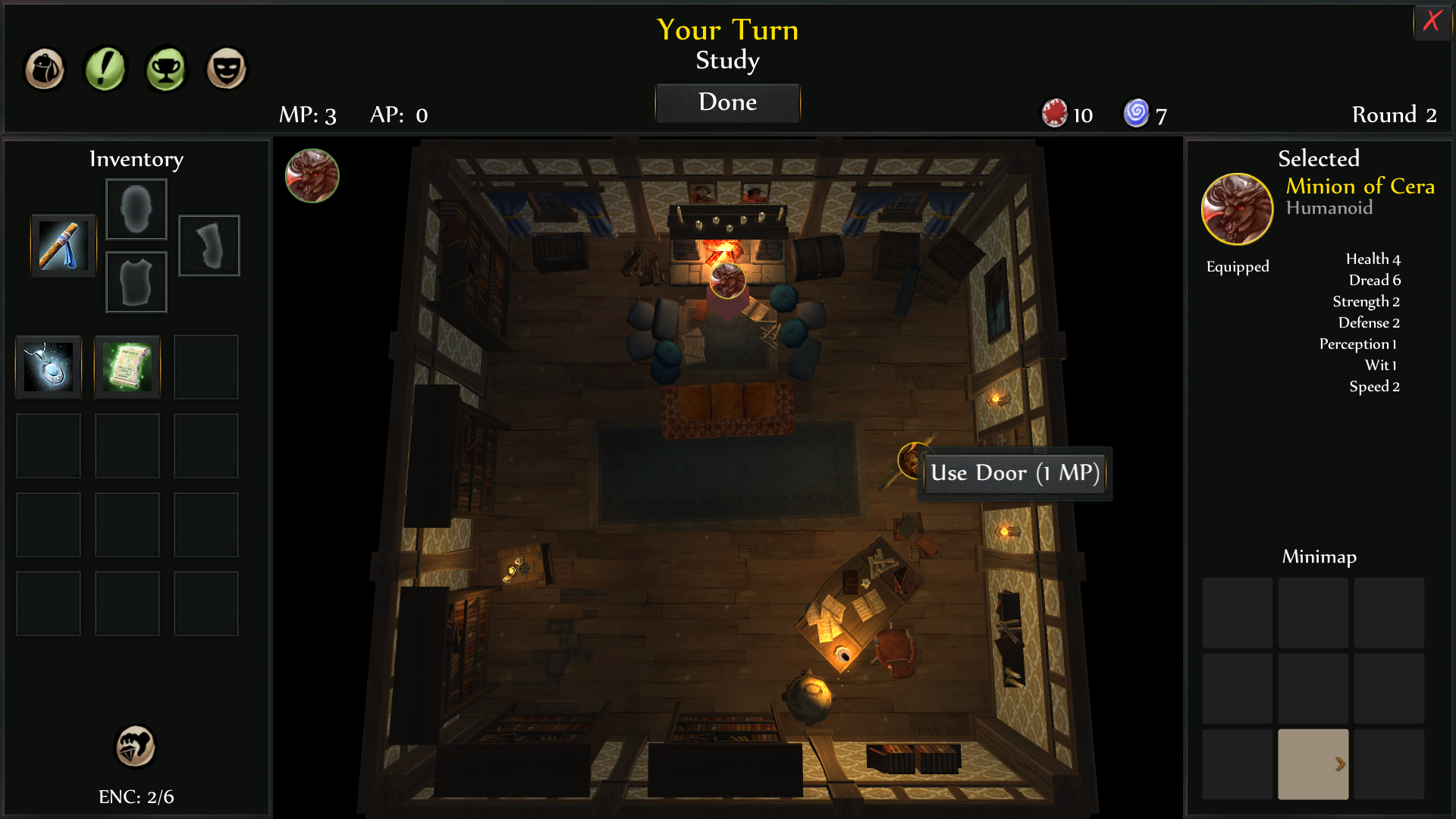The width and height of the screenshot is (1456, 819).
Task: Open the trophy icon in the top bar
Action: tap(166, 70)
